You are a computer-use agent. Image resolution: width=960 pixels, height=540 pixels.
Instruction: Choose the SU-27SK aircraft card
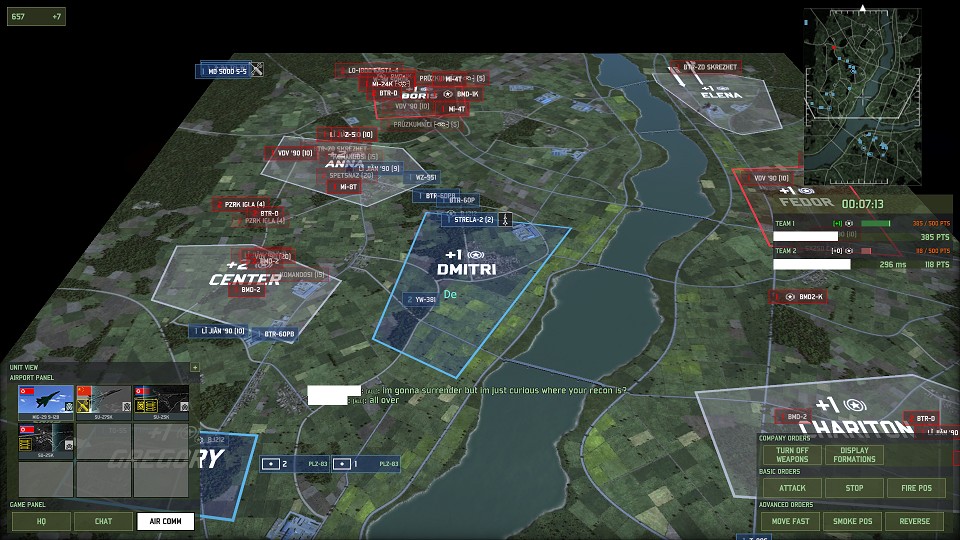pyautogui.click(x=104, y=400)
